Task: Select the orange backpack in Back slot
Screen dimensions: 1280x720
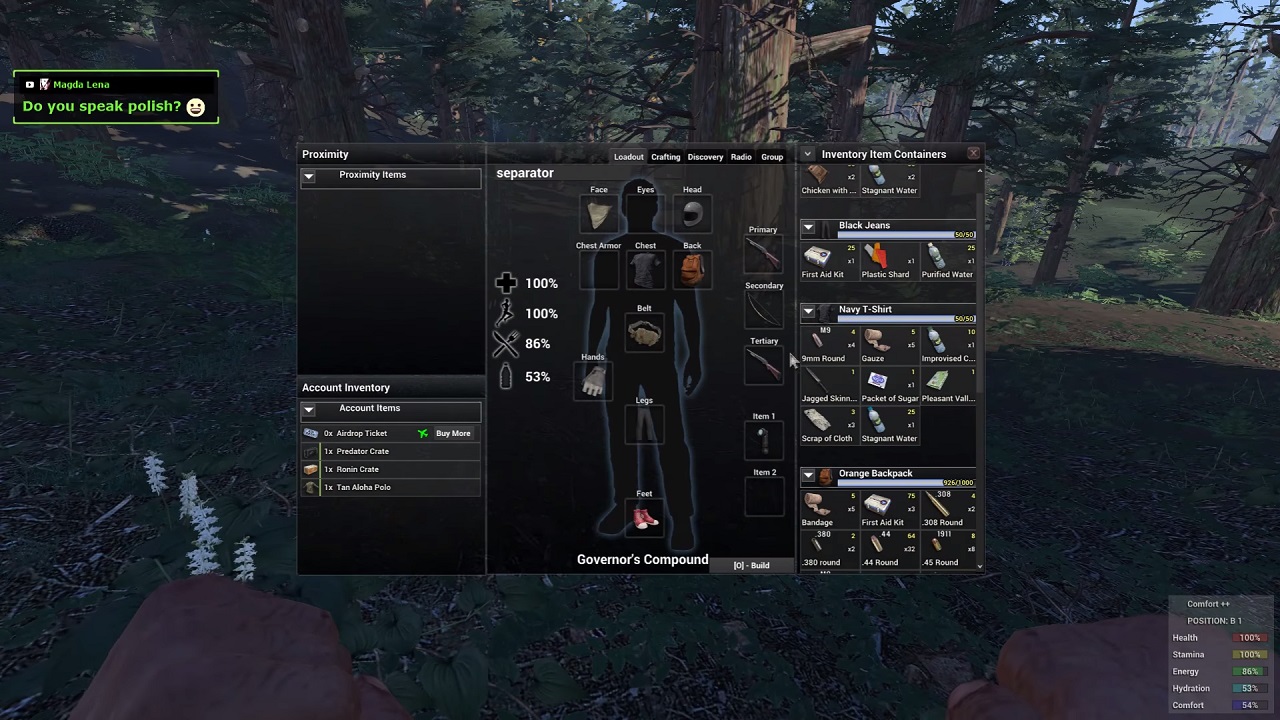Action: pyautogui.click(x=692, y=269)
